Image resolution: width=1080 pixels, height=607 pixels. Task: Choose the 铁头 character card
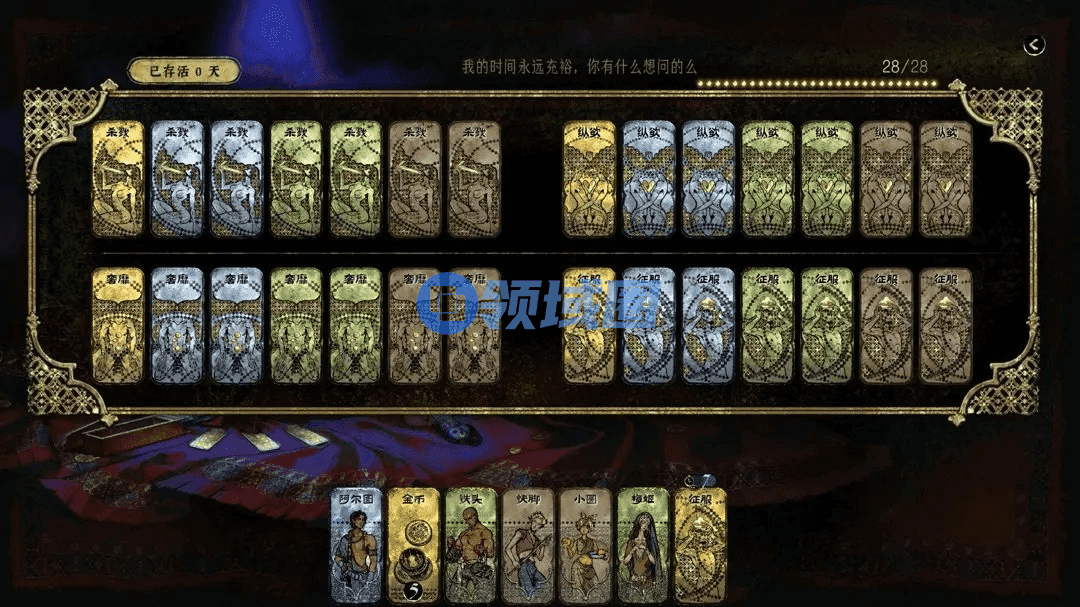471,545
